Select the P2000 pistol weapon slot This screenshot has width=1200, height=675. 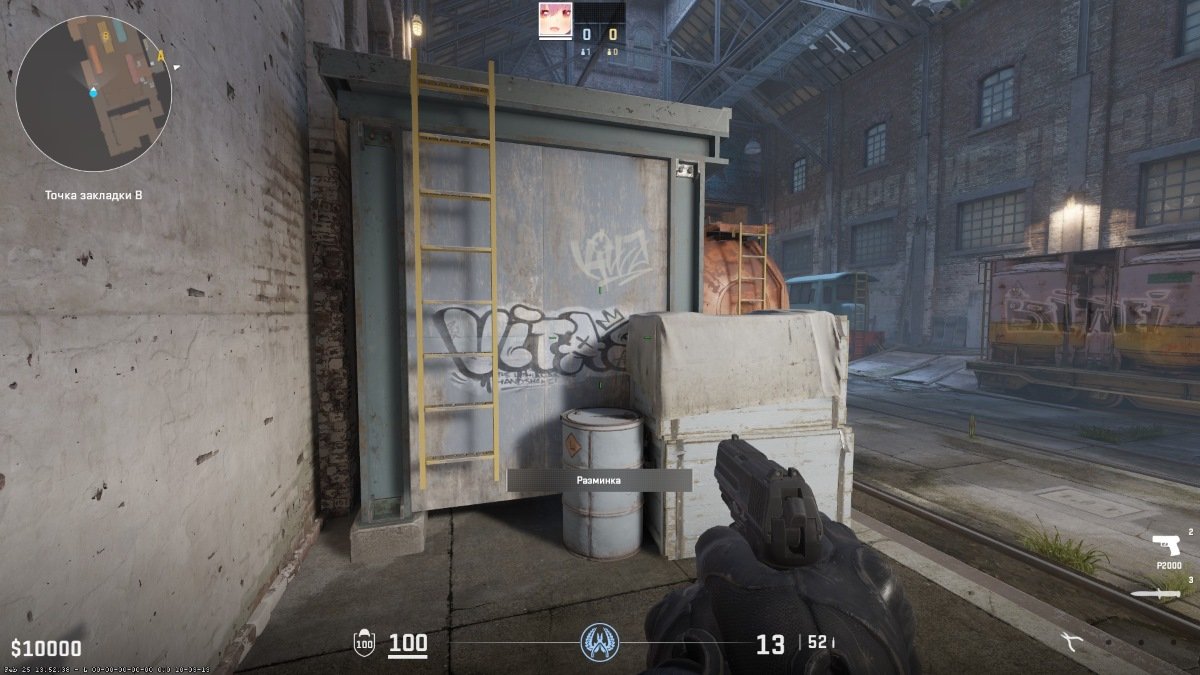point(1166,546)
